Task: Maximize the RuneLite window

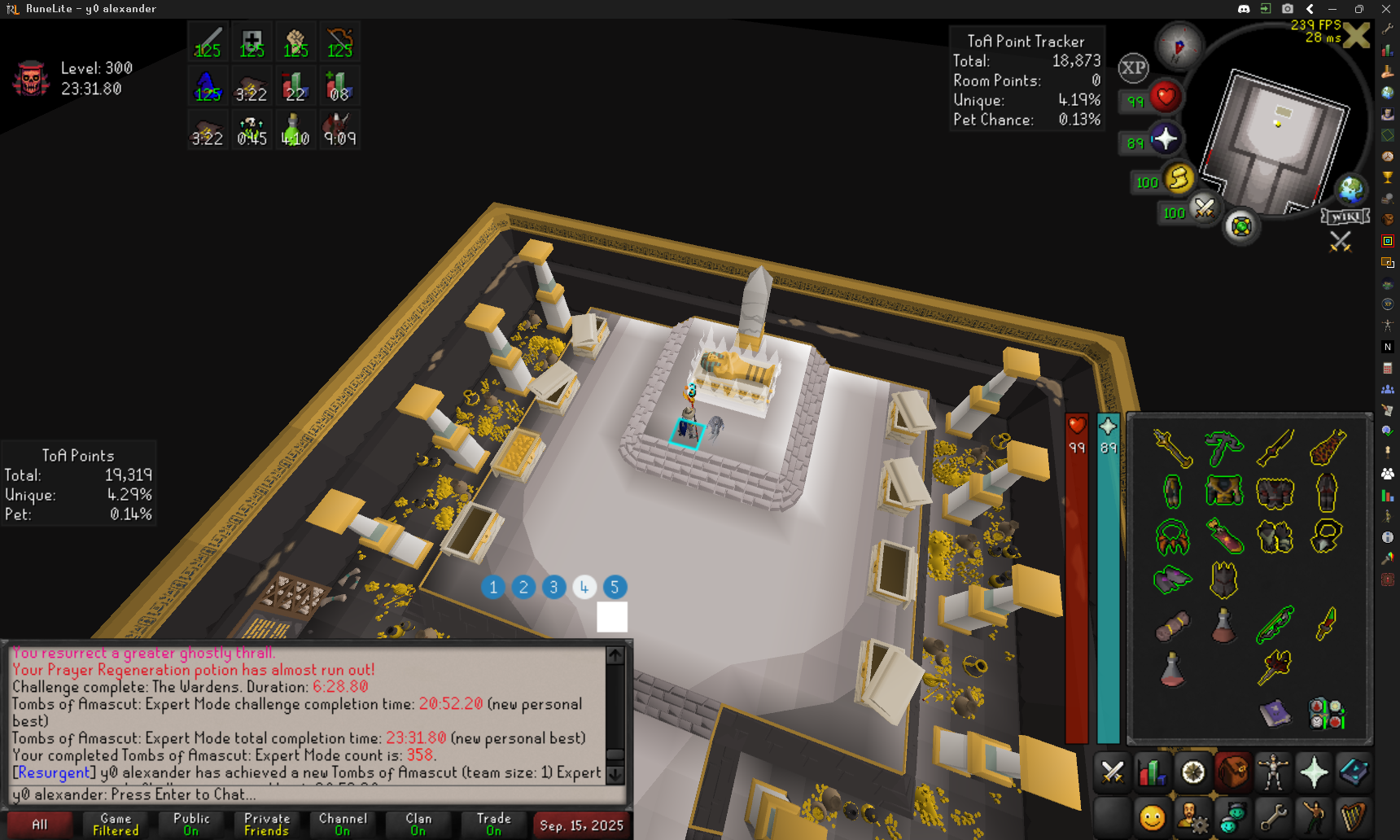Action: coord(1358,9)
